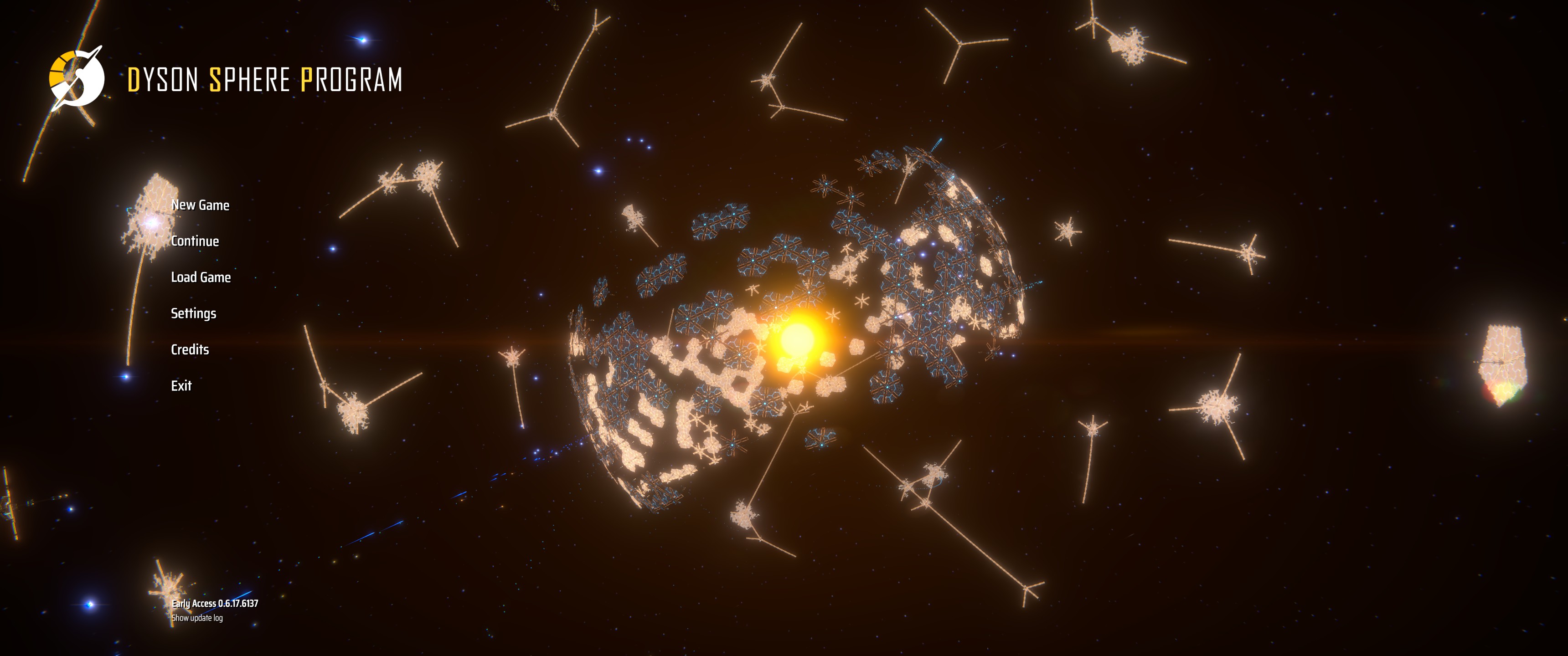View the game Credits
This screenshot has width=1568, height=656.
[190, 349]
